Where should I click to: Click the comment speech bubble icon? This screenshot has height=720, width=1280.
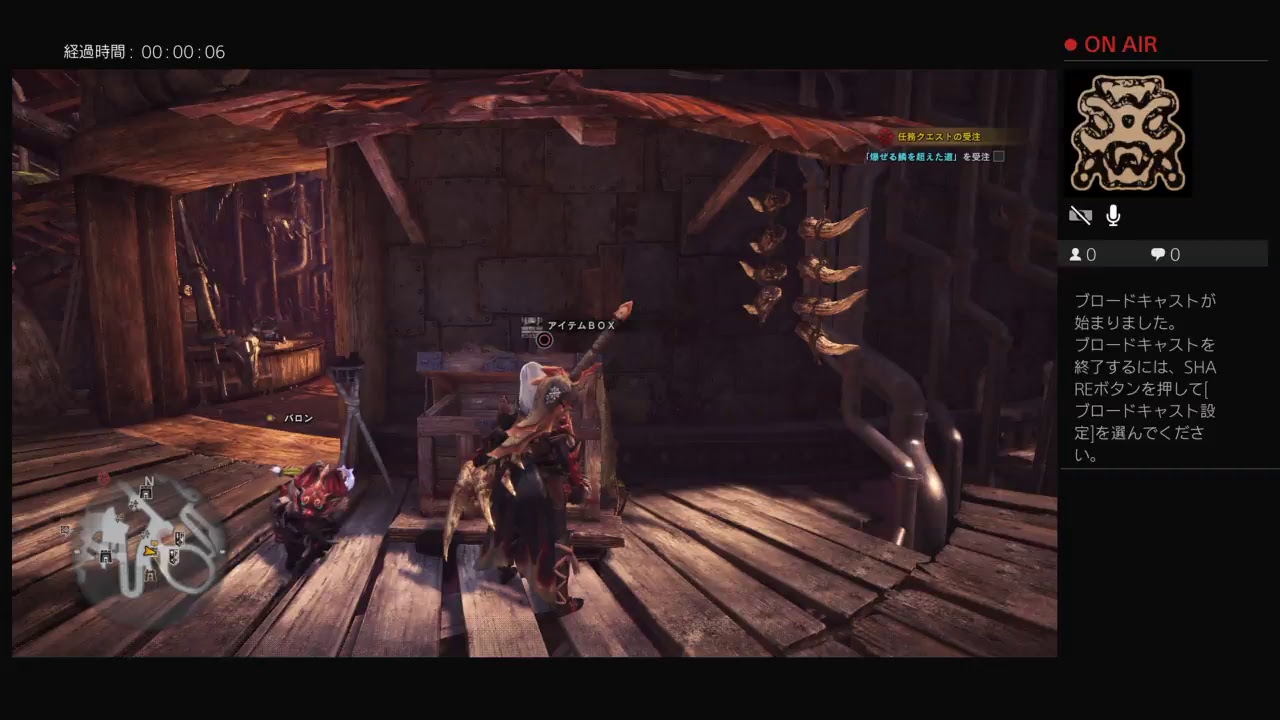(1156, 254)
